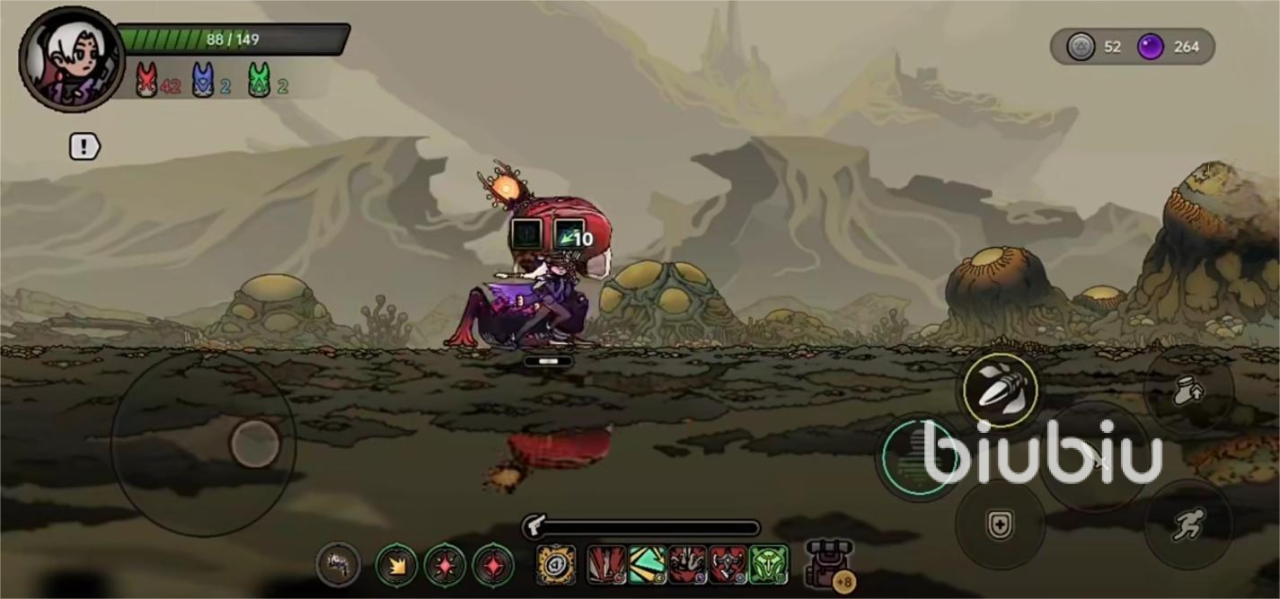Trigger the running figure dash button
The height and width of the screenshot is (599, 1280).
click(x=1188, y=525)
